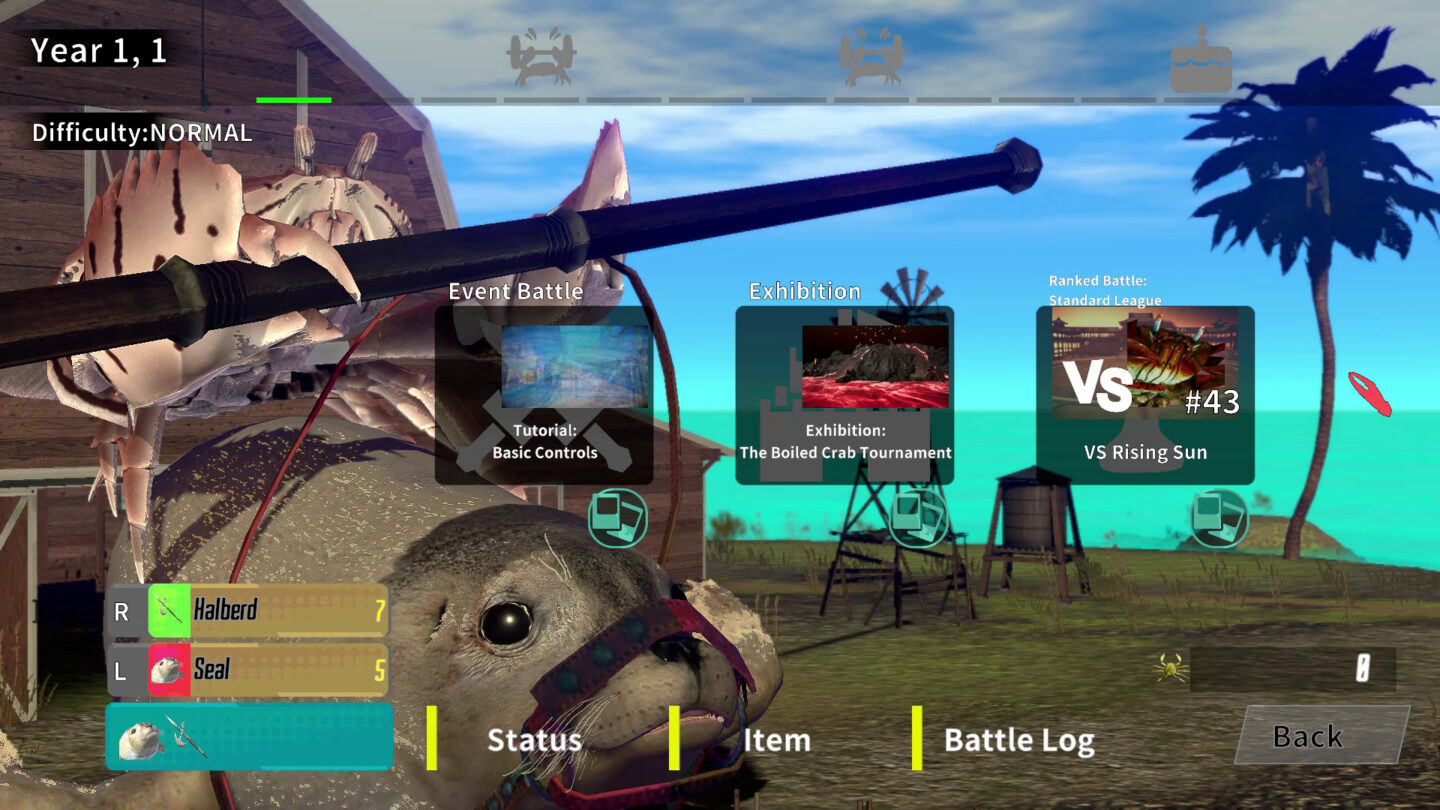
Task: Toggle the R weapon slot selector
Action: [x=122, y=611]
